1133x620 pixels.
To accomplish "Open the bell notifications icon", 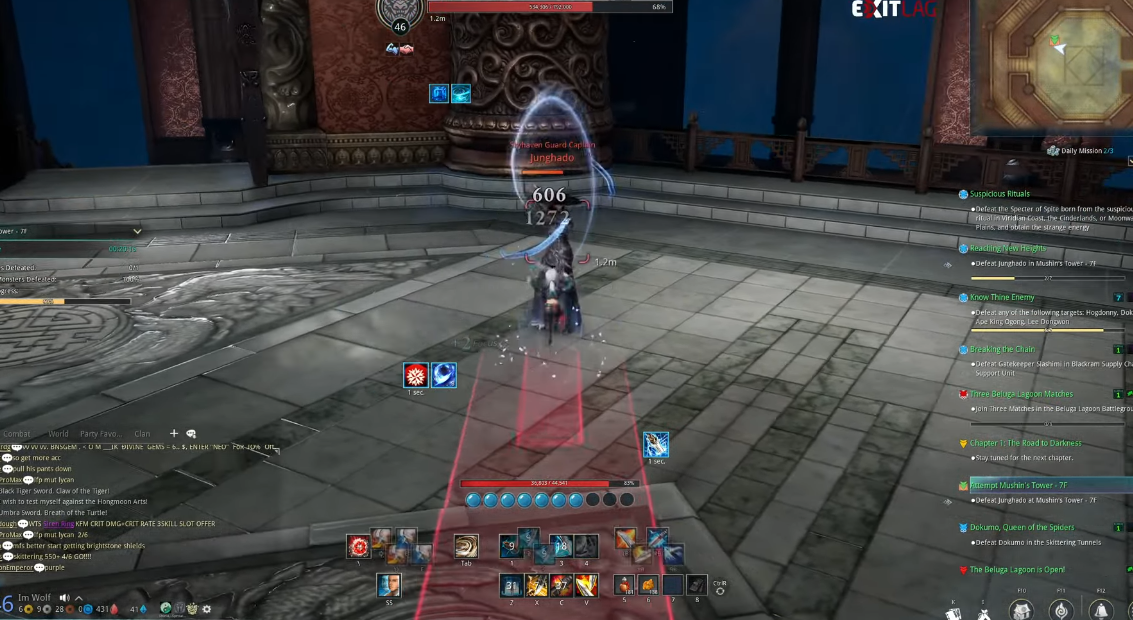I will point(1102,609).
